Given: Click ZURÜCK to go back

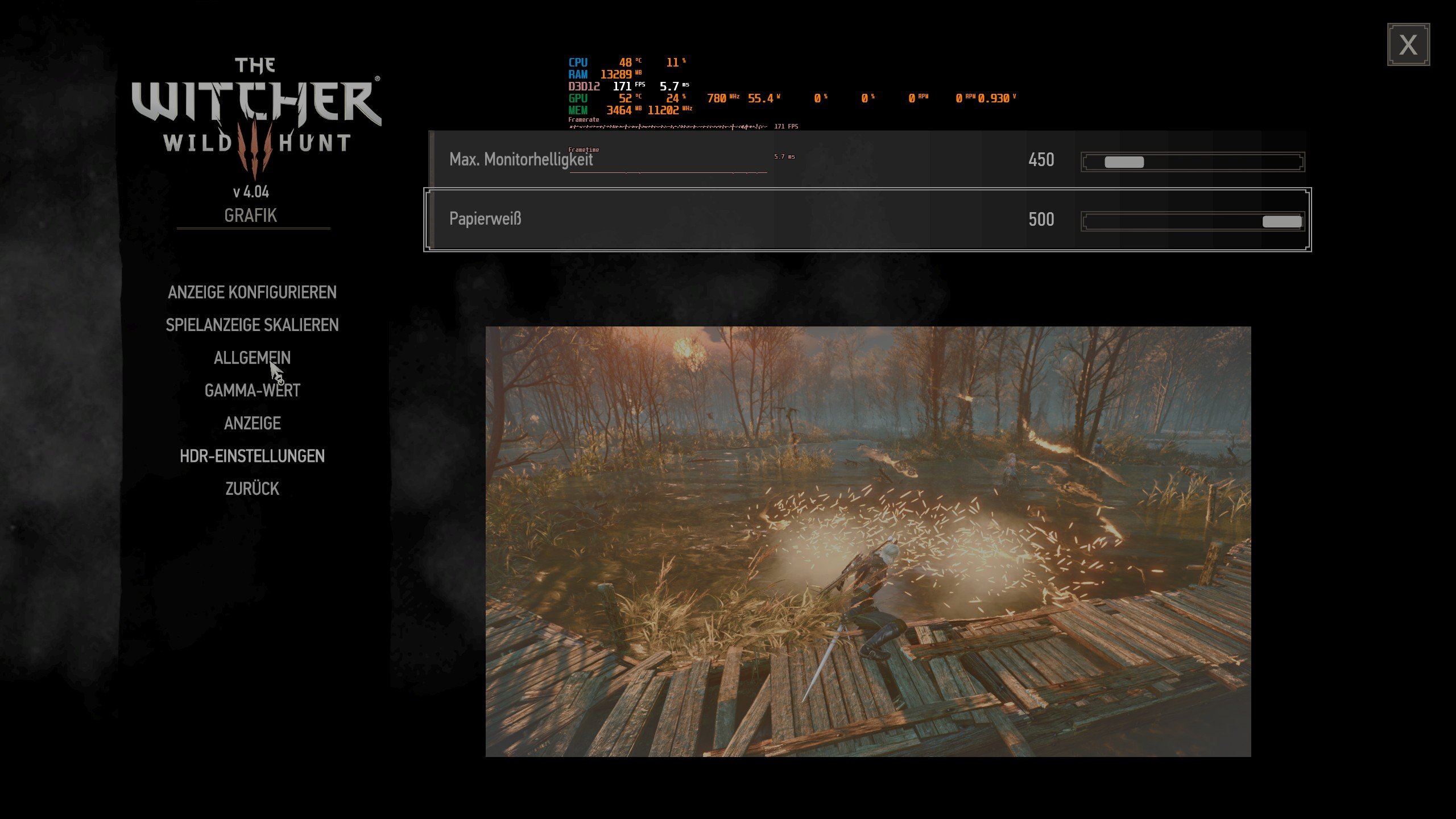Looking at the screenshot, I should [251, 487].
